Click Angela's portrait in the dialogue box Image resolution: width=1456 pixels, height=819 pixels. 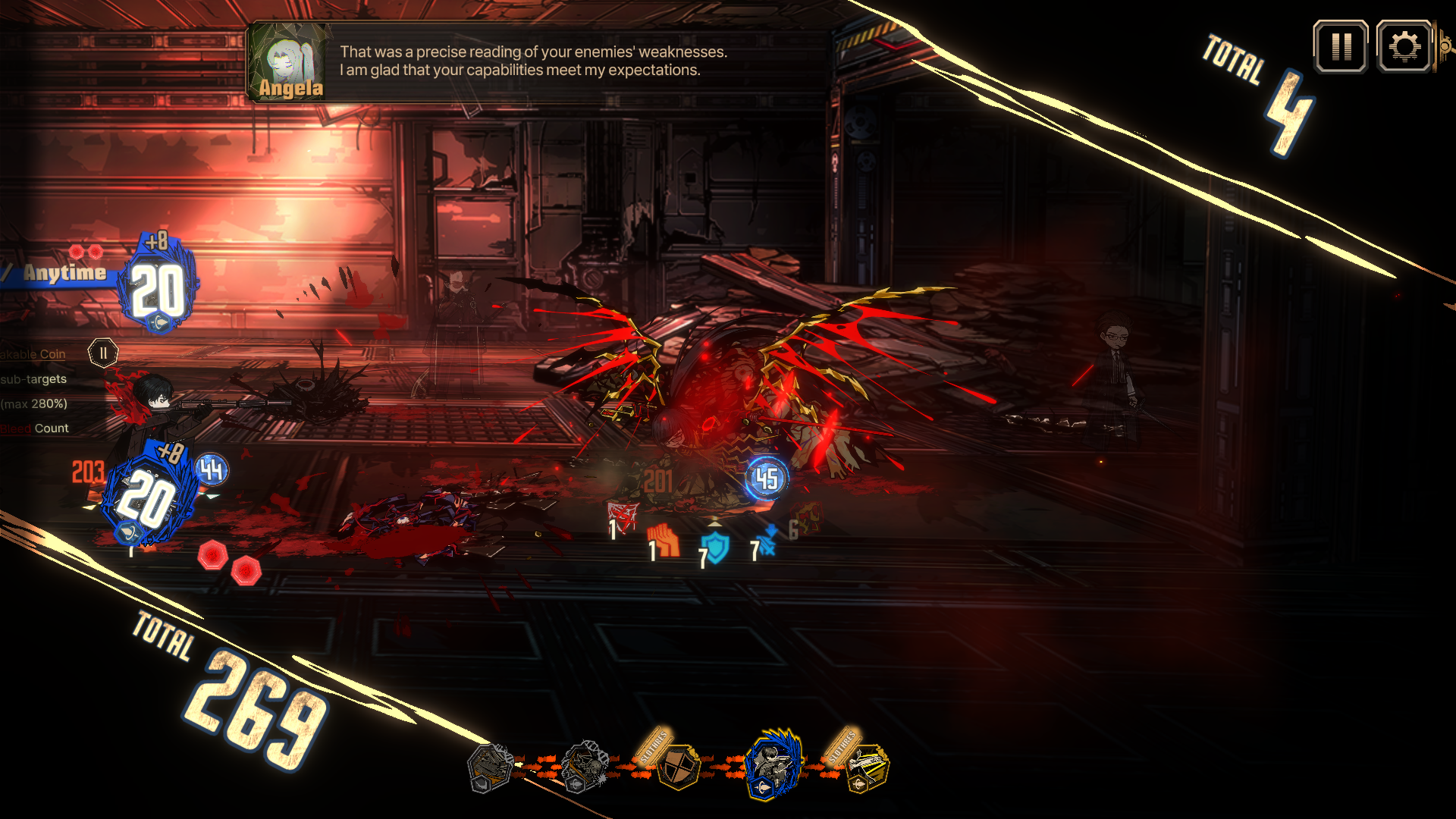click(290, 63)
